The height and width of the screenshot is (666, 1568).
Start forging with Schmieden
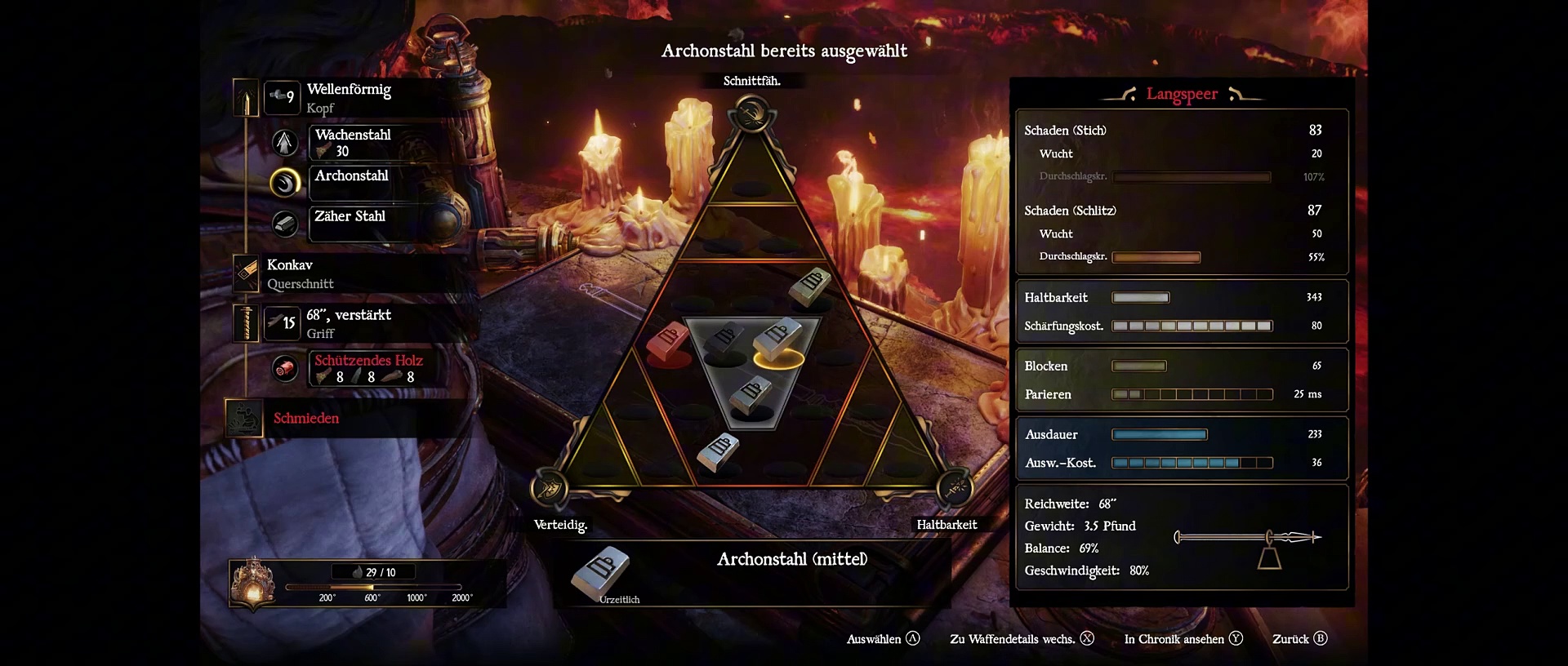point(305,418)
